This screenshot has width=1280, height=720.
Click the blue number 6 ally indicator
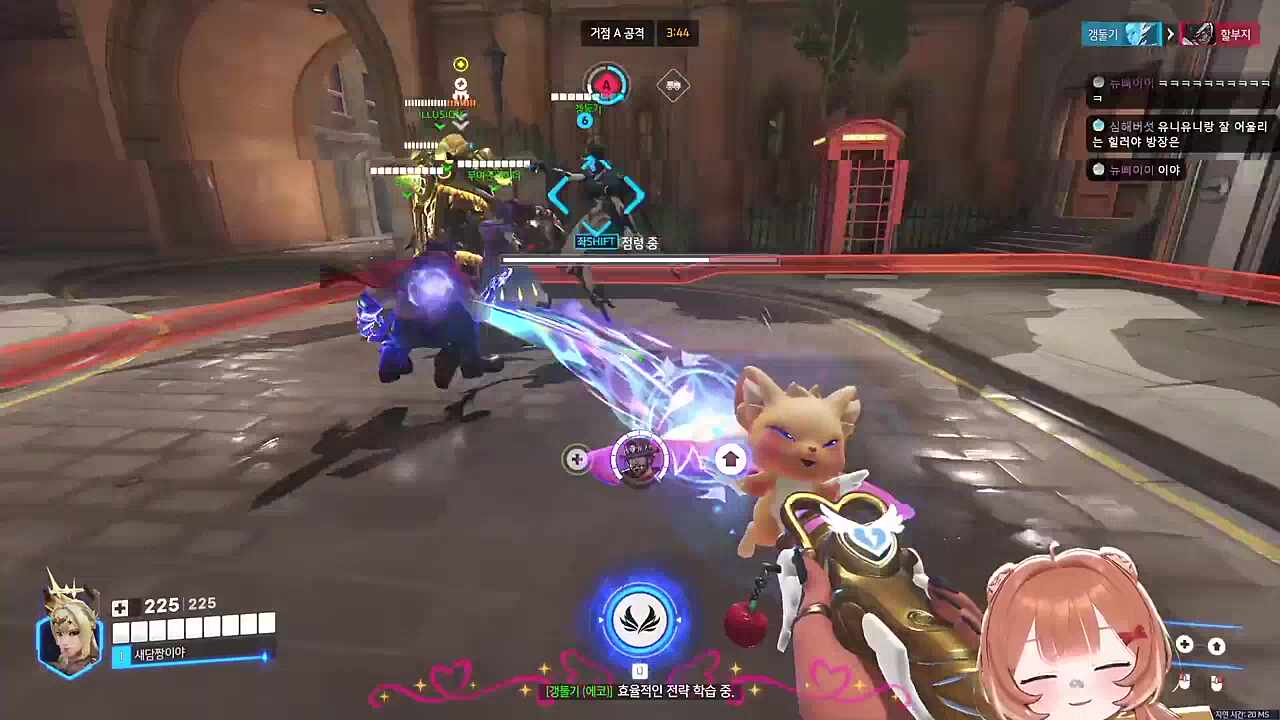585,121
